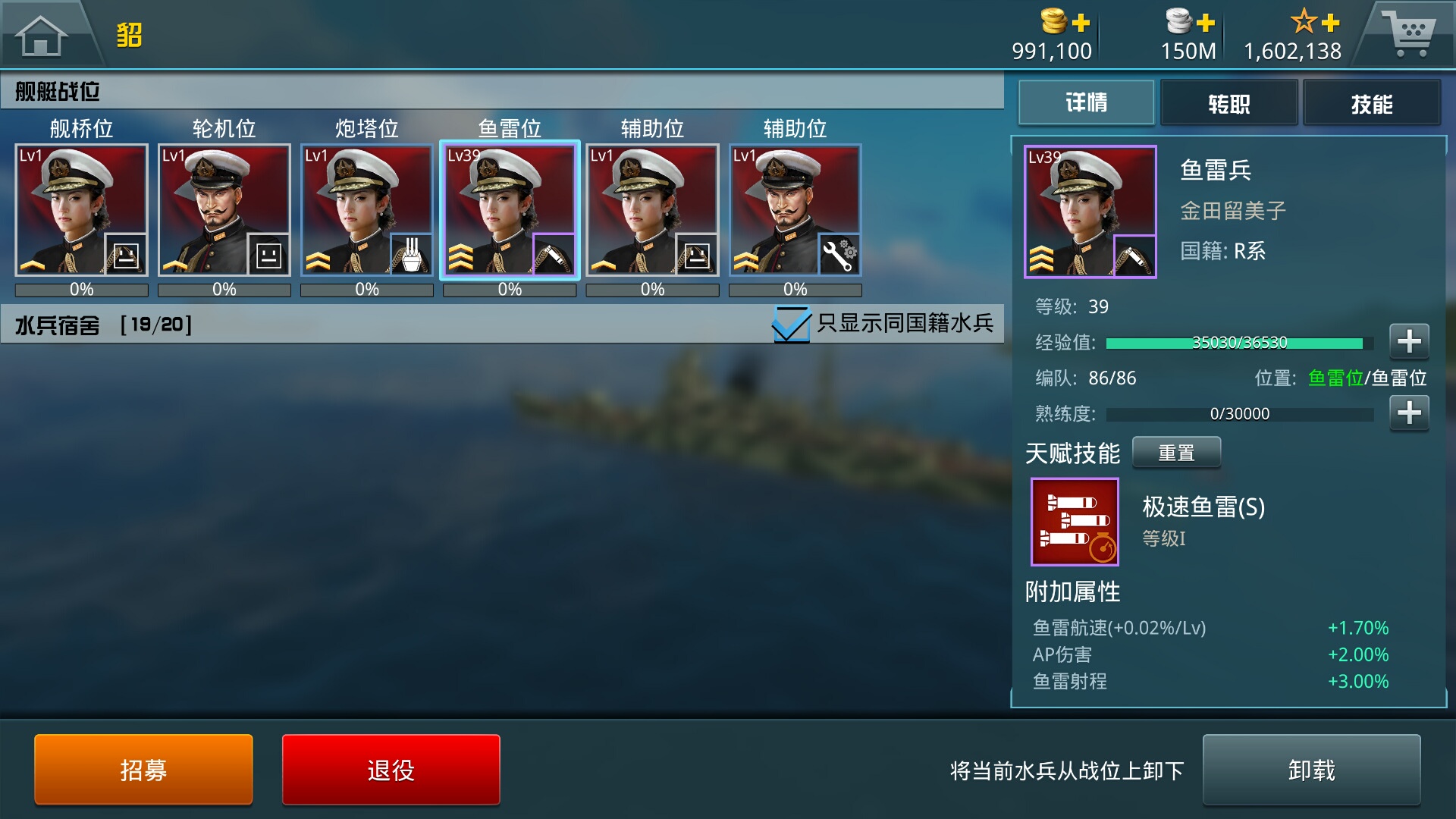Add more silver coins
Viewport: 1456px width, 819px height.
[1205, 23]
